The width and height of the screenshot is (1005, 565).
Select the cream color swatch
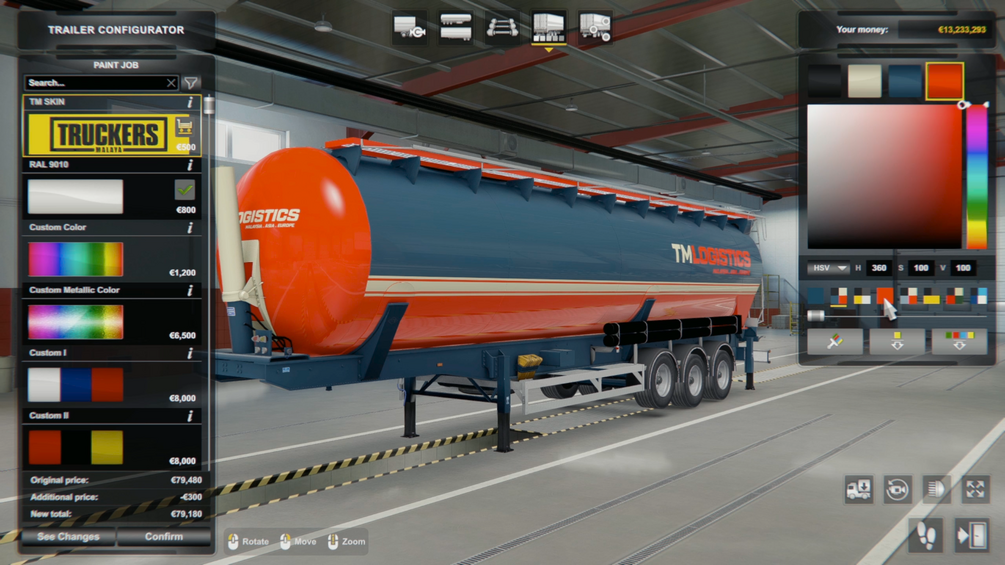tap(864, 81)
